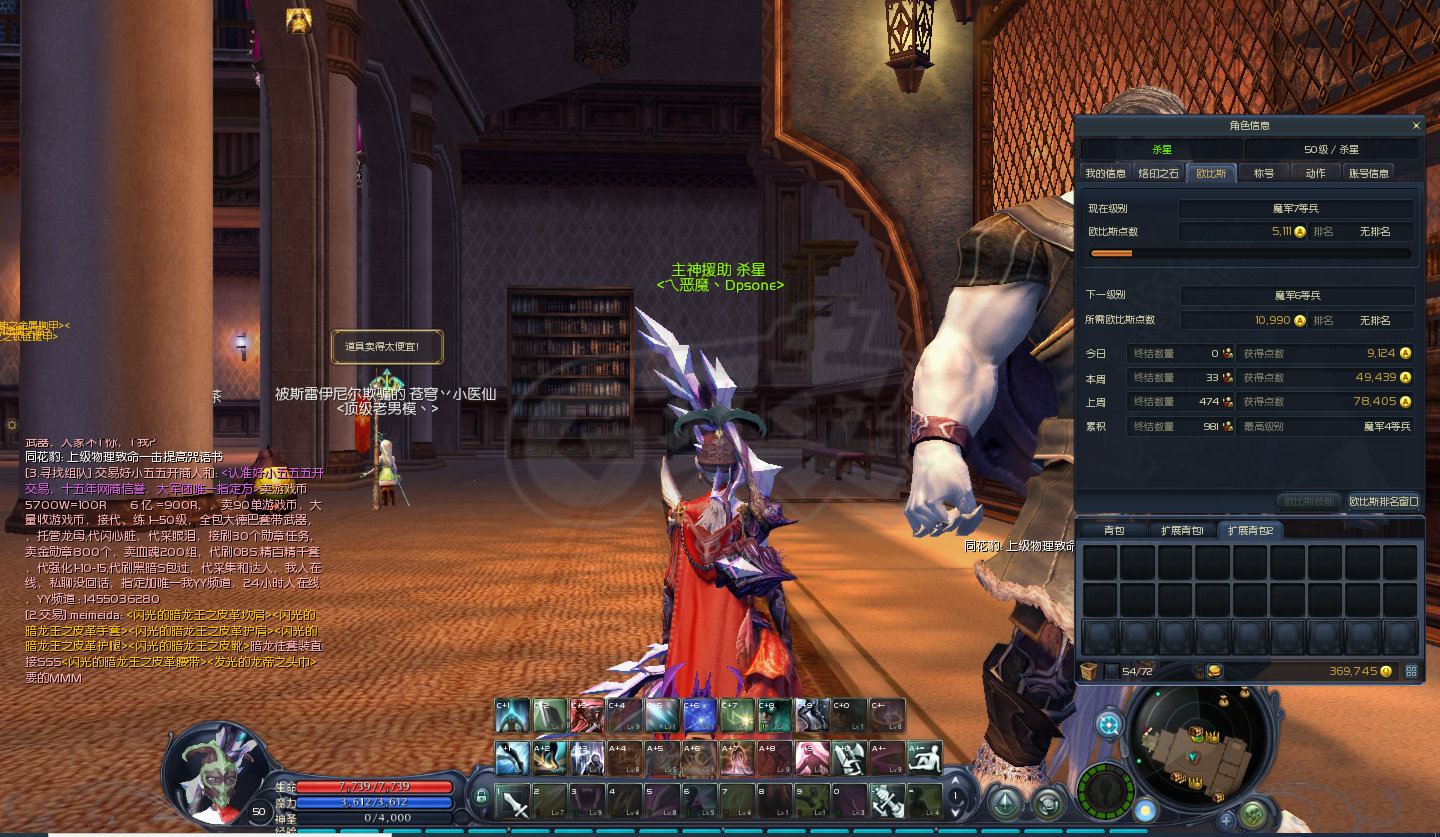The image size is (1440, 837).
Task: Click the hotbar page up arrow
Action: point(956,782)
